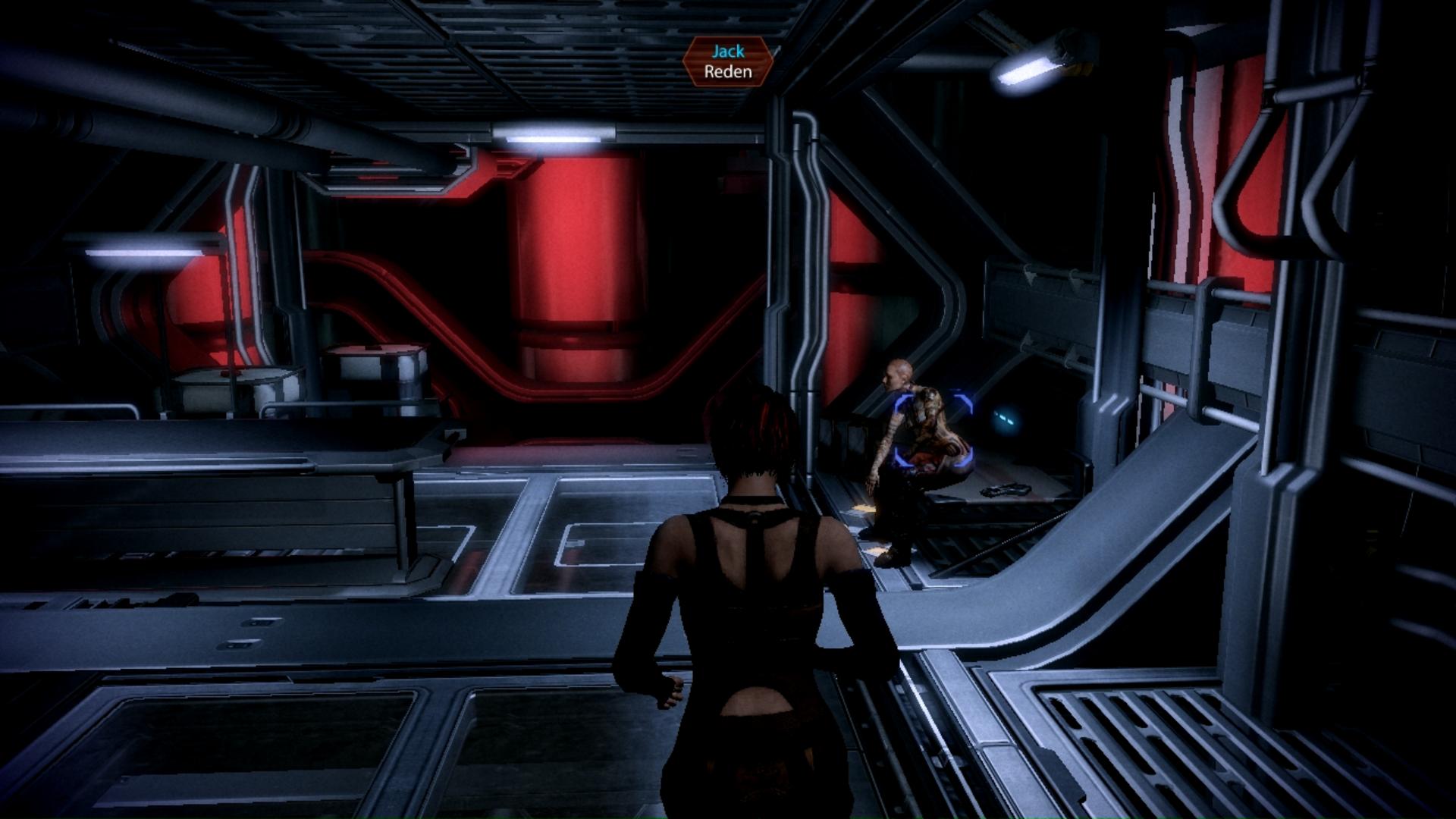Click the Jack "Reden" interaction prompt

(x=727, y=62)
